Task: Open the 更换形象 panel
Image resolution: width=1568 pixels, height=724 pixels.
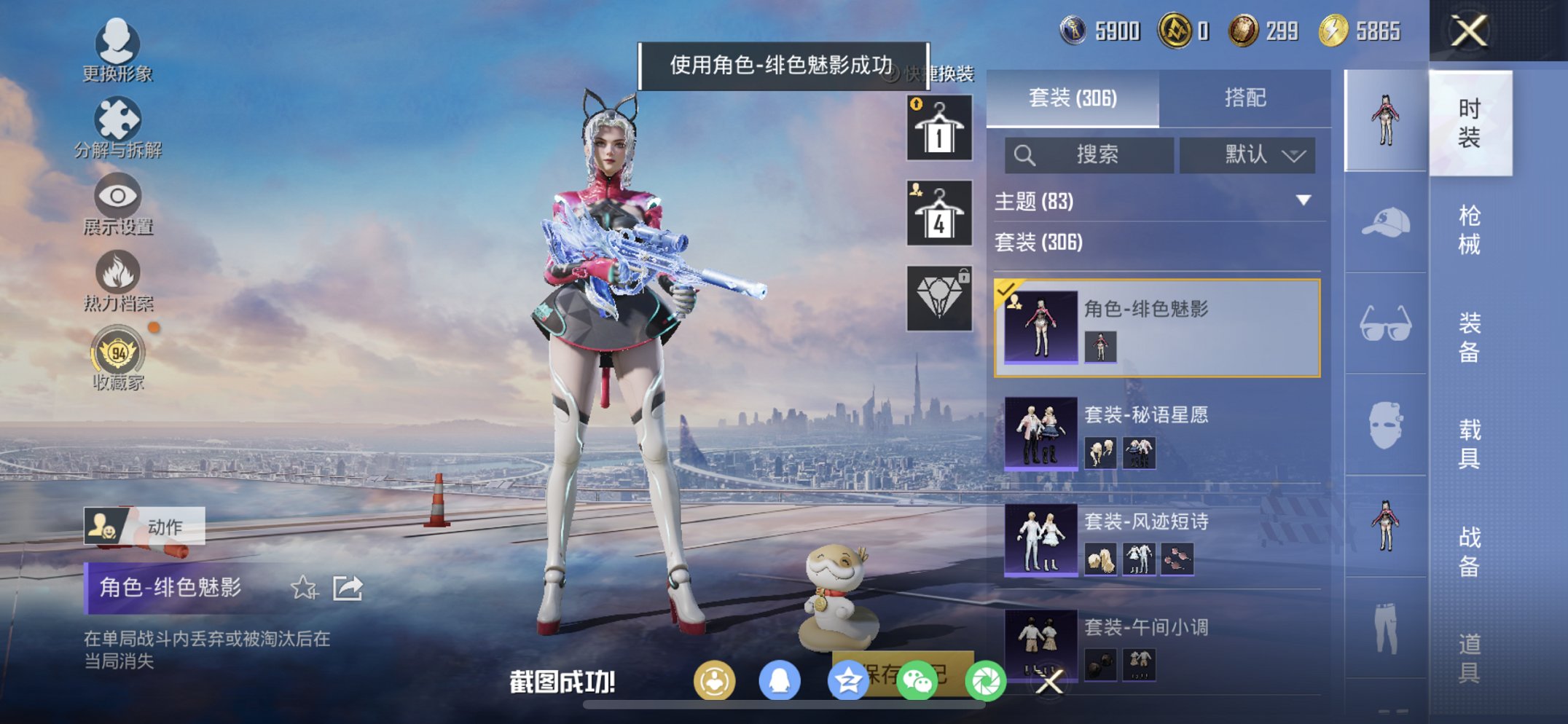Action: 117,51
